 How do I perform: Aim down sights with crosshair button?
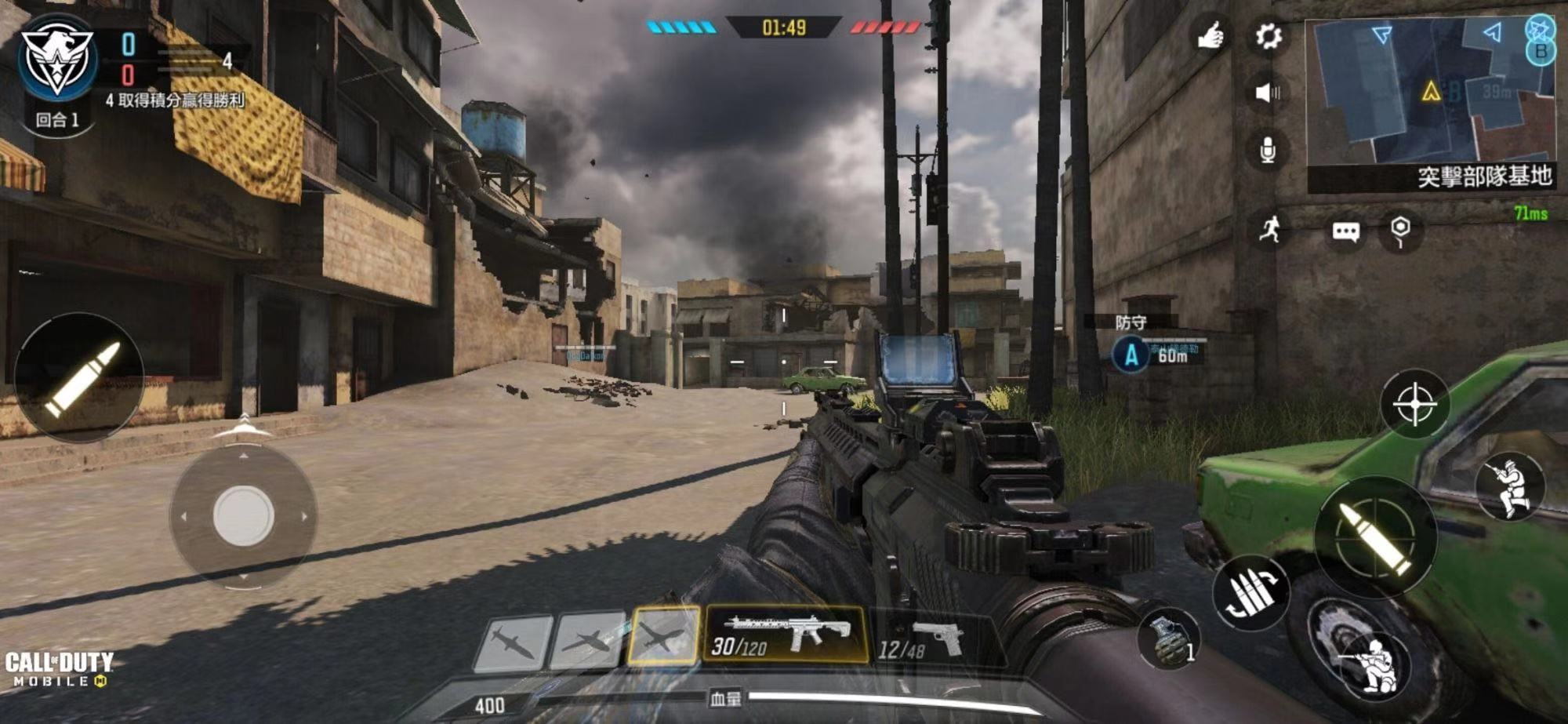point(1414,404)
